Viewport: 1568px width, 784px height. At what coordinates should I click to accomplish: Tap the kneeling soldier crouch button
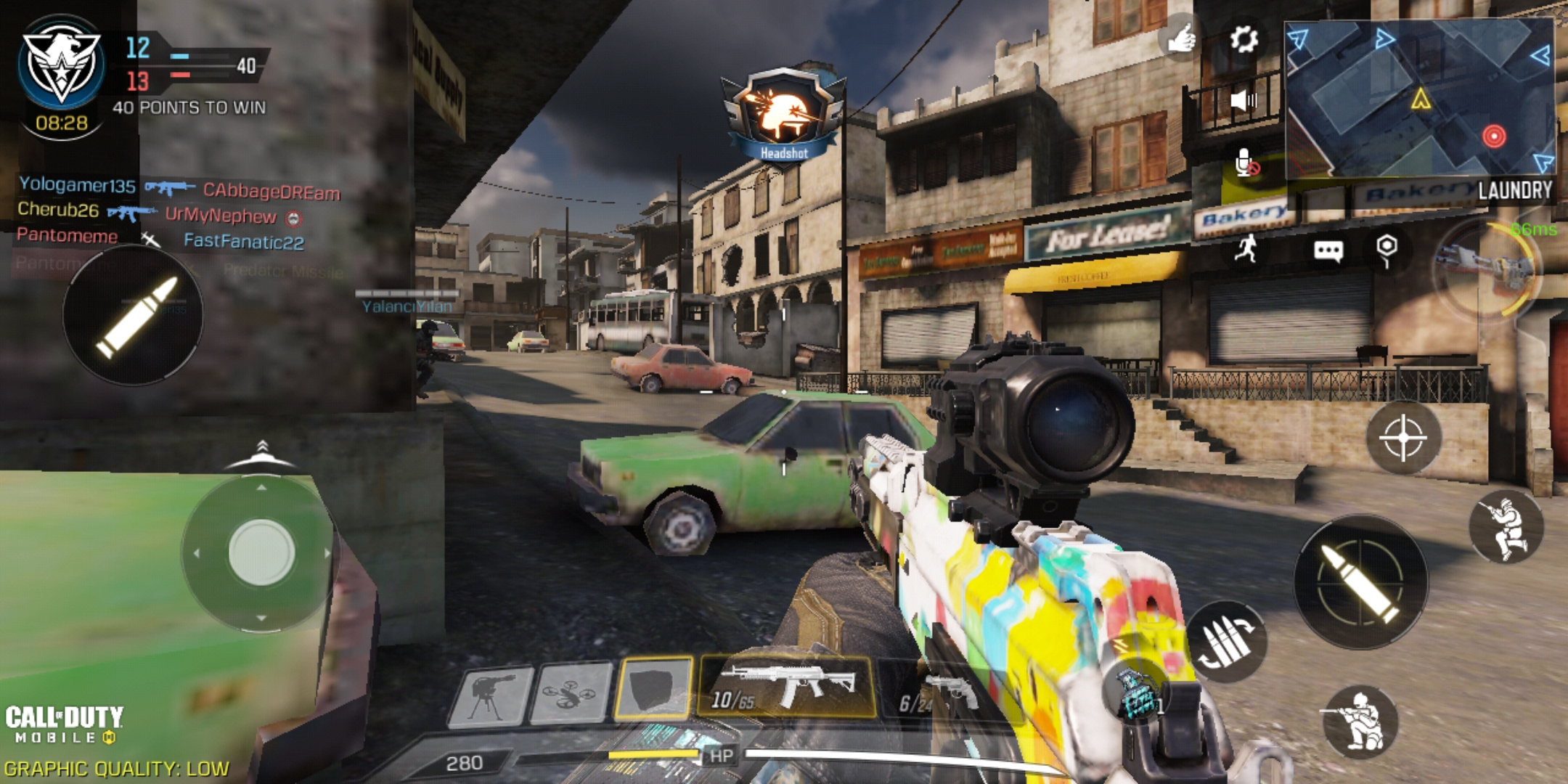(1360, 721)
